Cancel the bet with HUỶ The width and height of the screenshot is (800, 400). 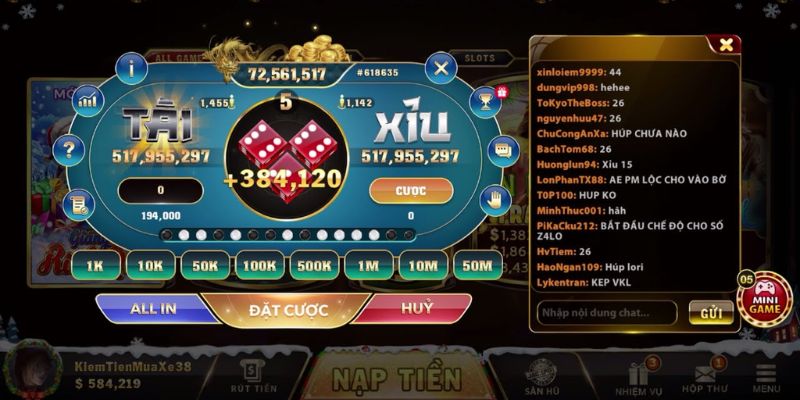pos(417,309)
